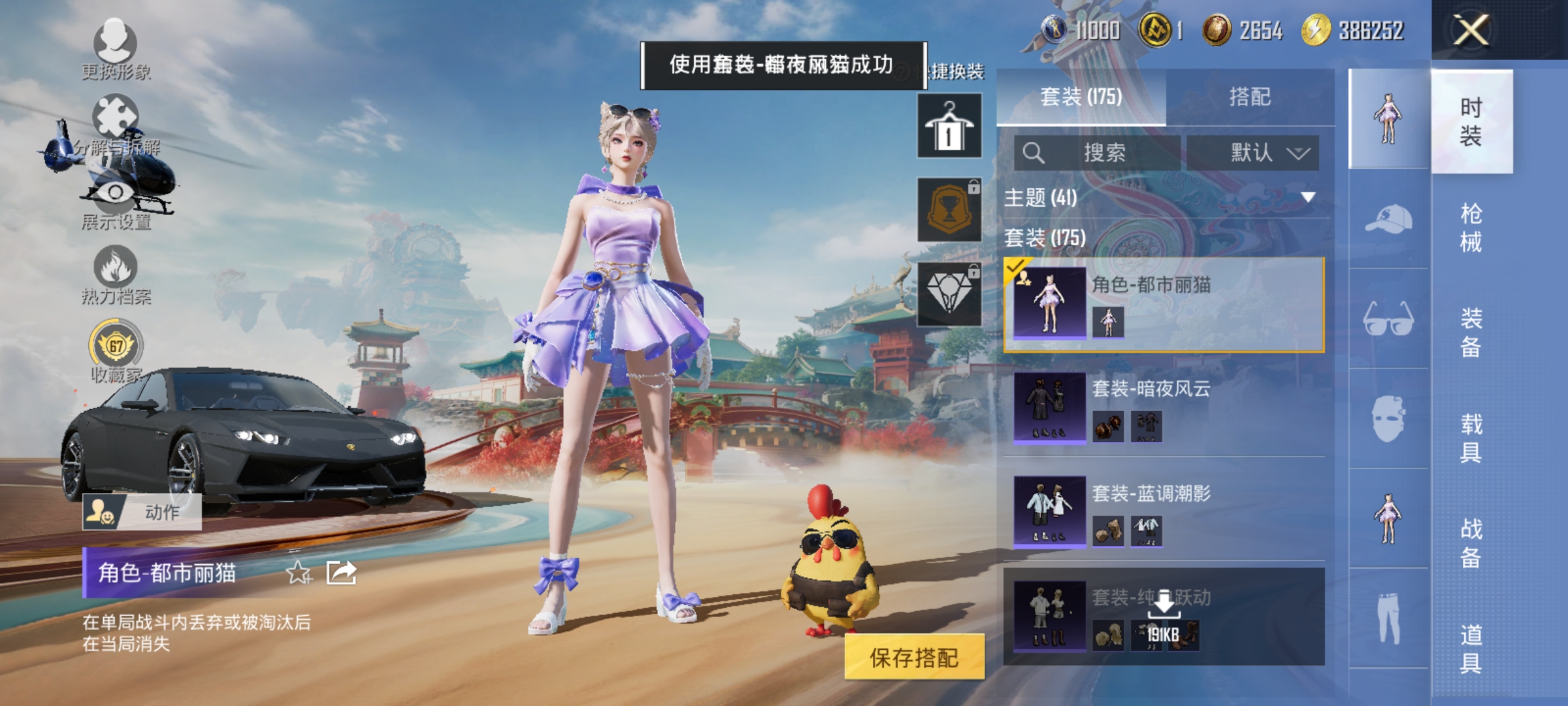
Task: Open the 分解与拆解 dismantle icon
Action: click(116, 114)
